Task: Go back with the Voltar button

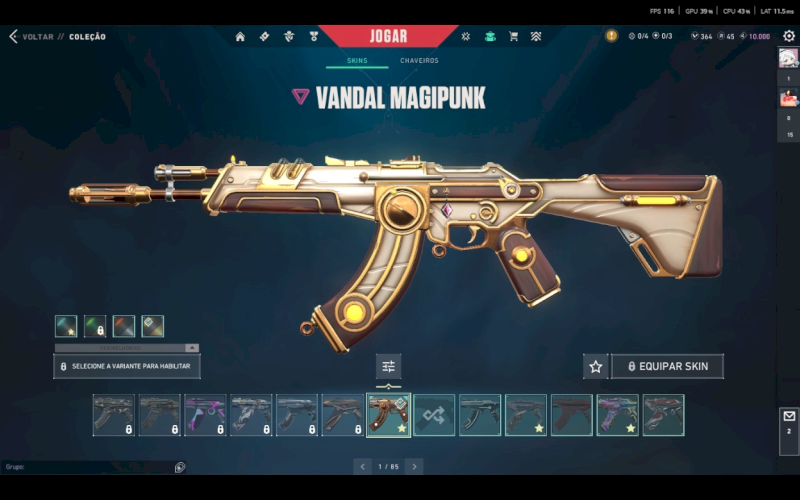Action: [30, 37]
